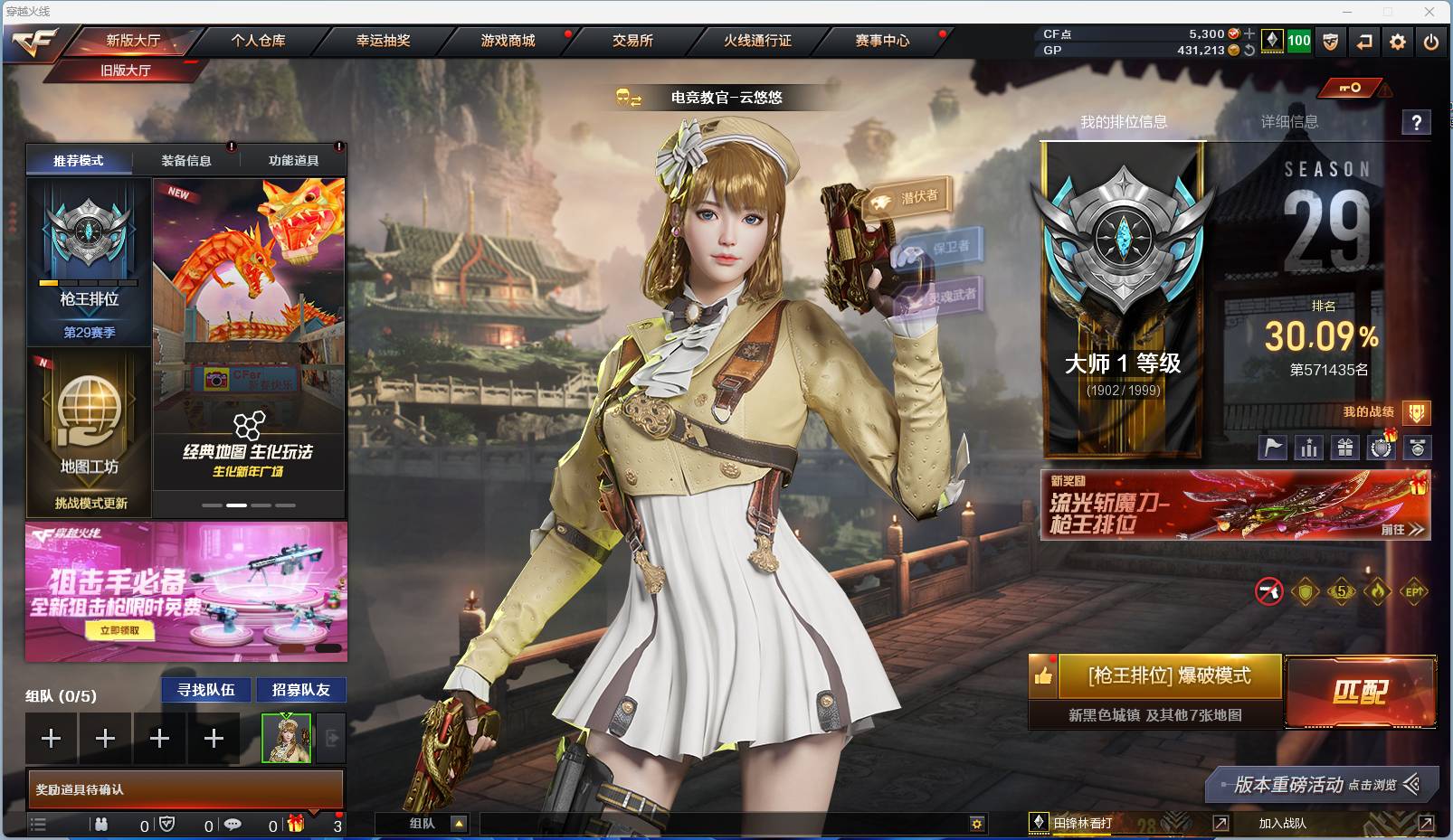Refresh GP with the circular arrow icon

pyautogui.click(x=1250, y=52)
